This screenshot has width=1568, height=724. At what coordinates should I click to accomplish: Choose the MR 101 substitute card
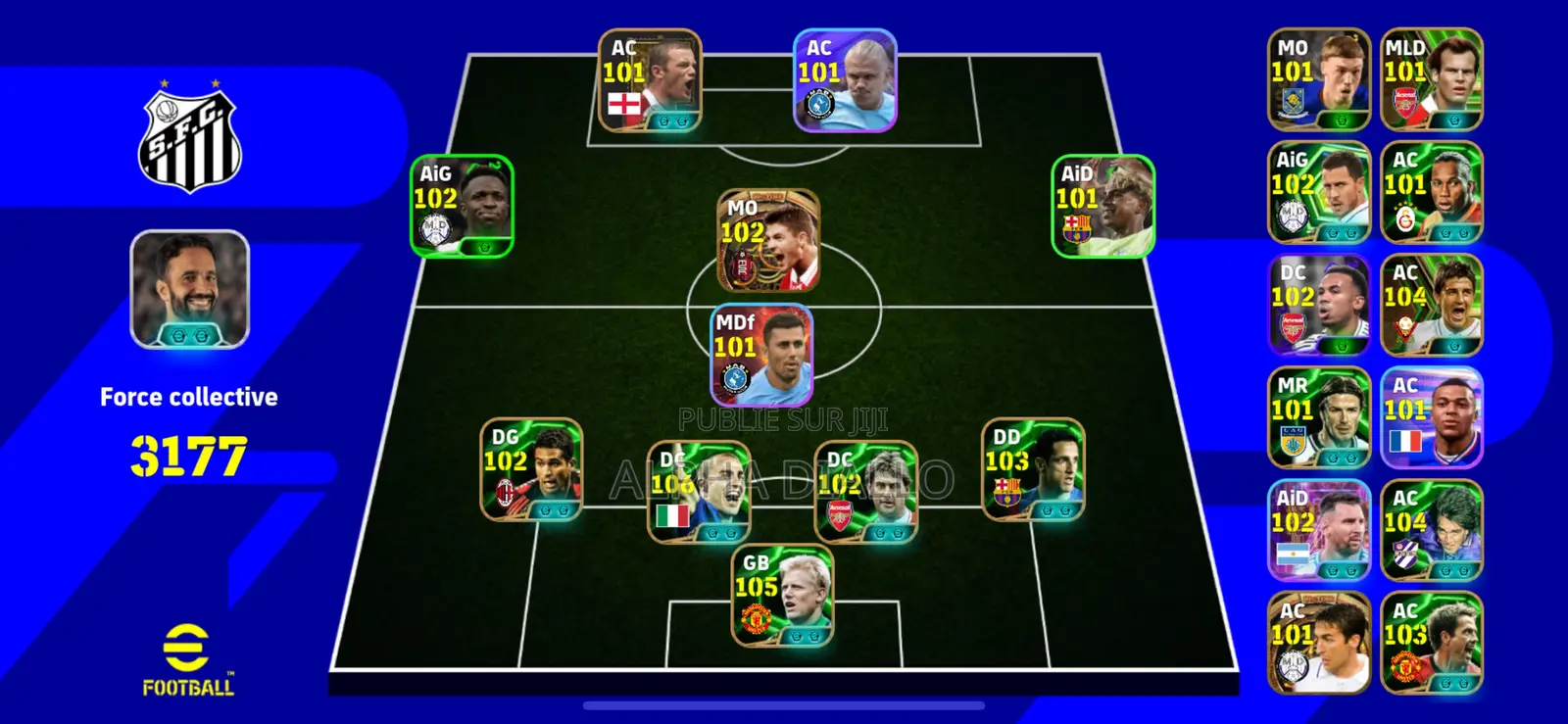click(1318, 417)
